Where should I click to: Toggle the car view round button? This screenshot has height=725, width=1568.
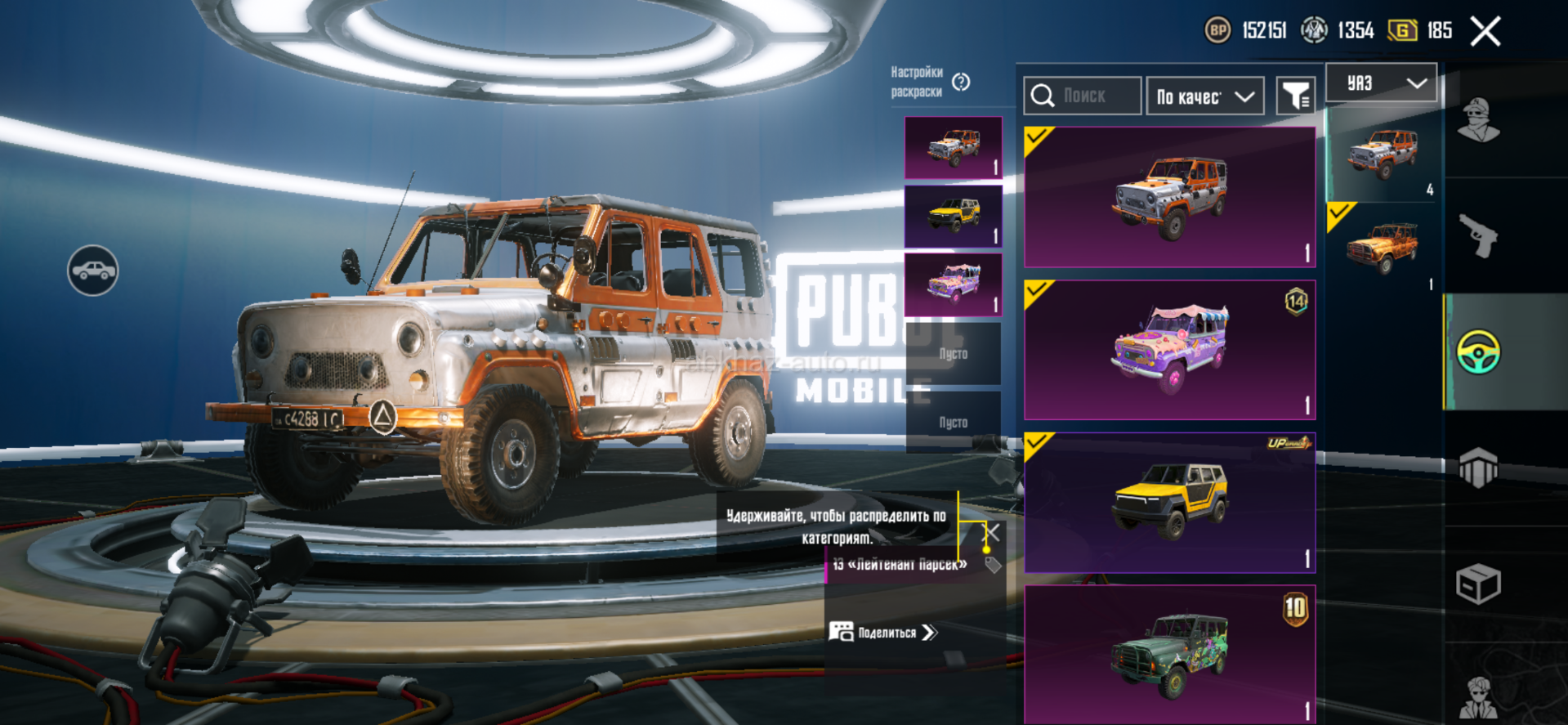point(92,271)
